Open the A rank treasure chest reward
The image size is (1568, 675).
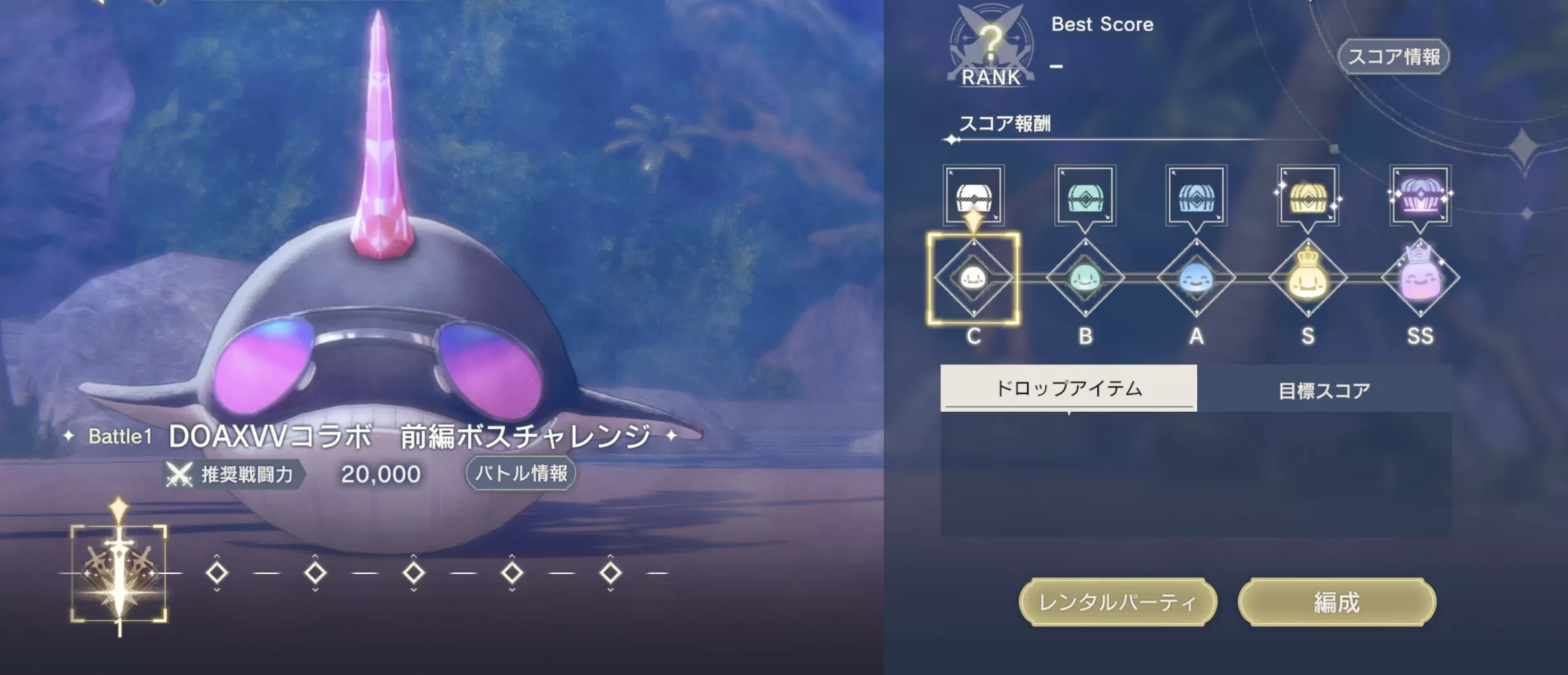pos(1196,196)
